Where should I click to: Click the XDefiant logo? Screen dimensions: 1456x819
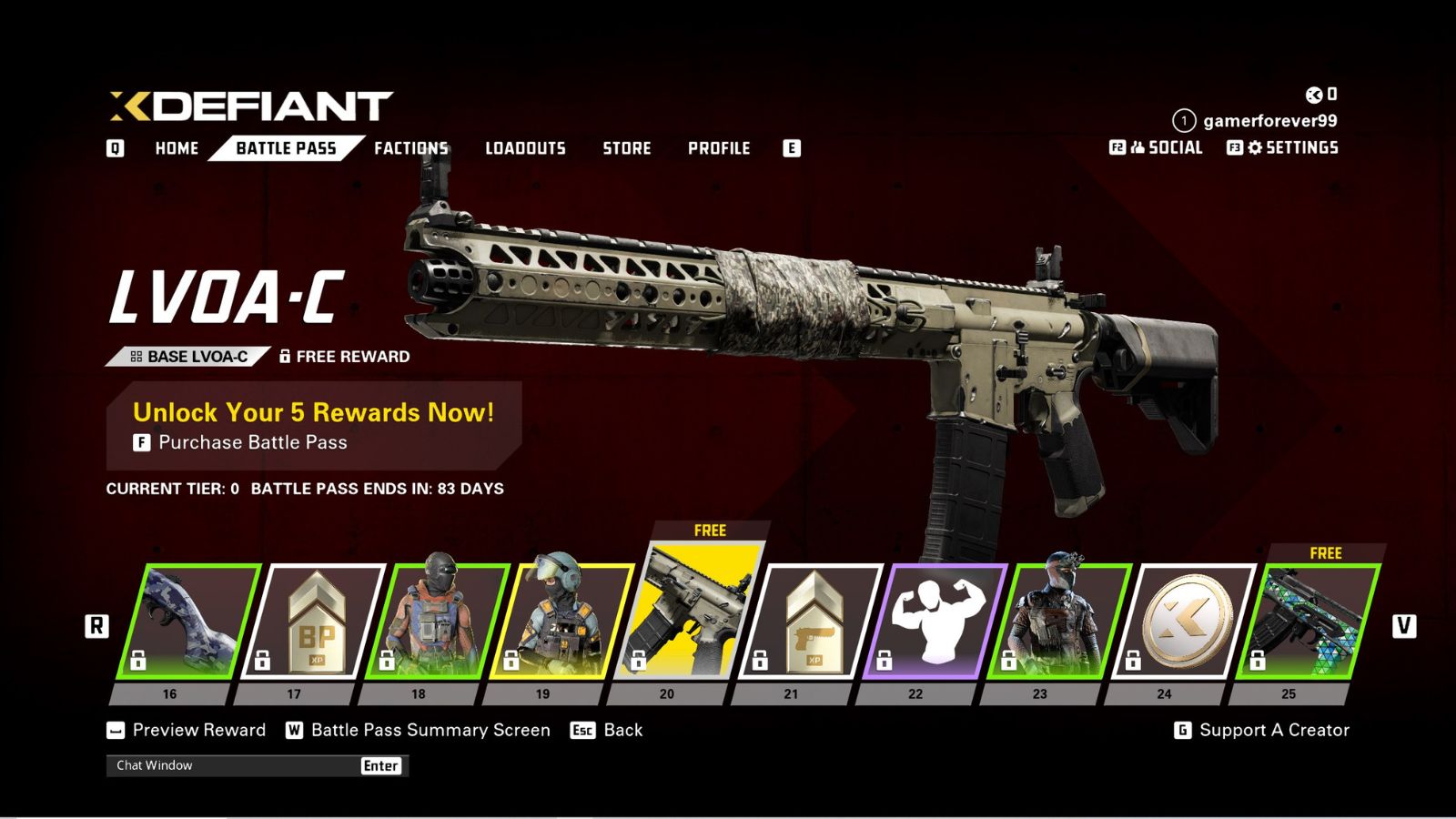246,106
